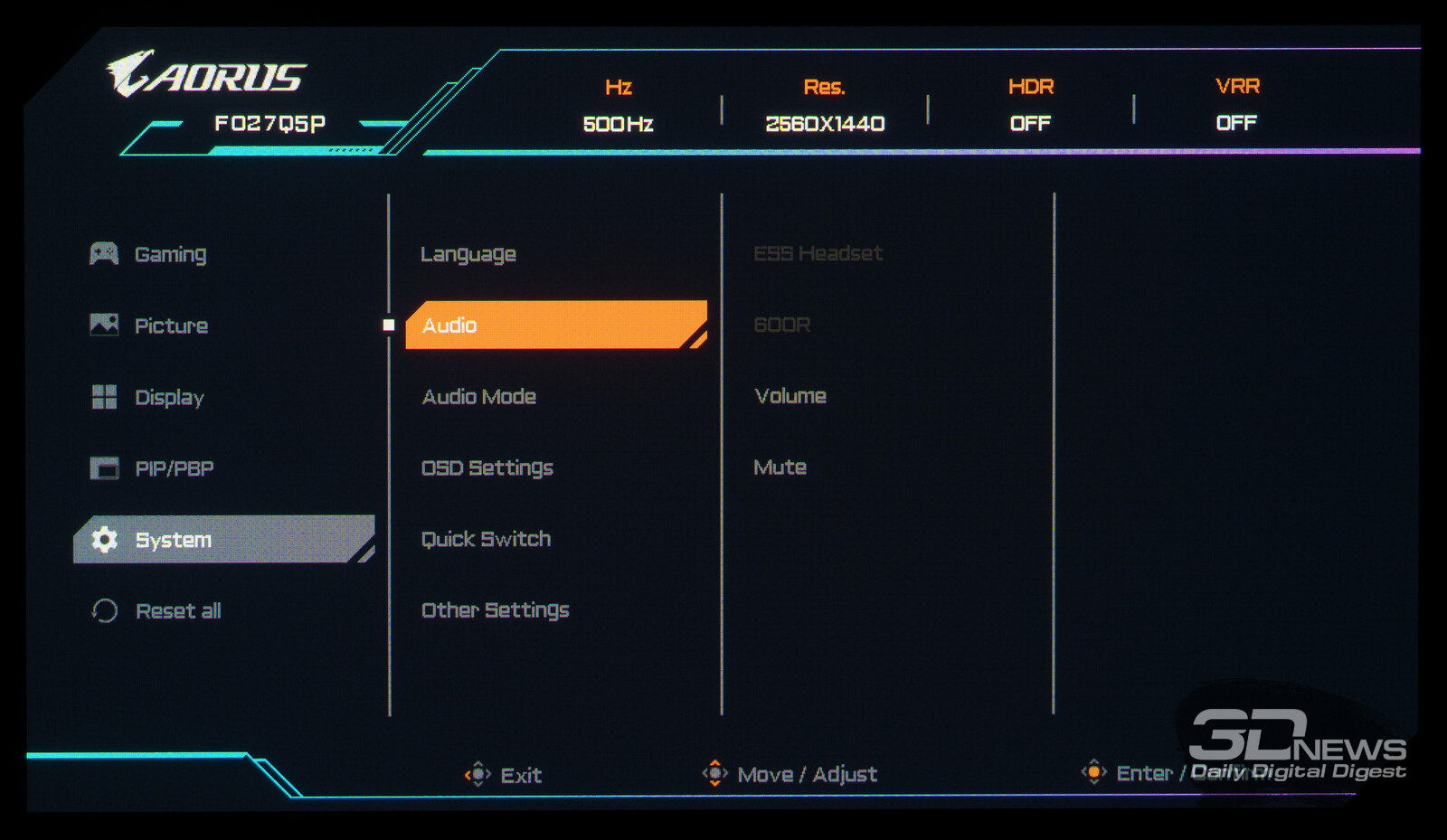Open the Gaming settings category

pyautogui.click(x=169, y=254)
